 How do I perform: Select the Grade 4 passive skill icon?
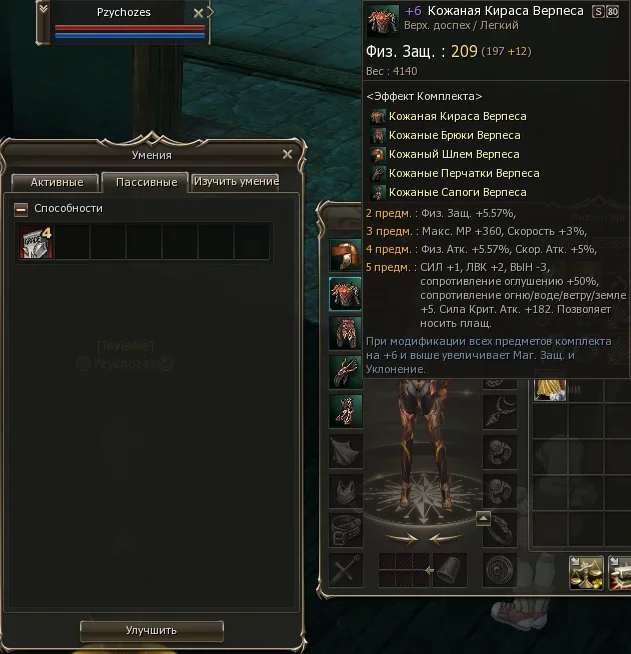(37, 242)
